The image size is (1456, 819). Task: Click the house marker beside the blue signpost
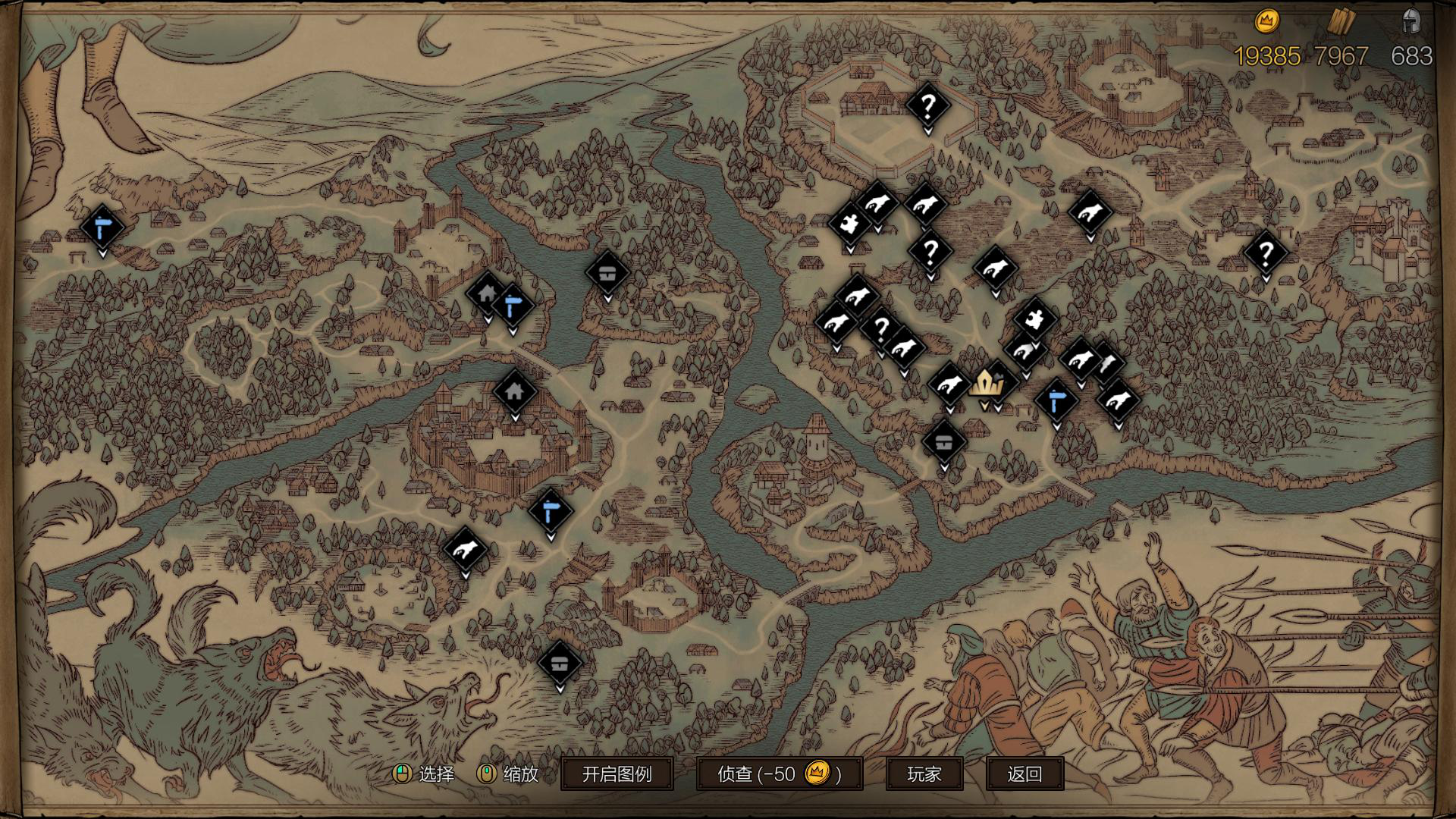(487, 293)
